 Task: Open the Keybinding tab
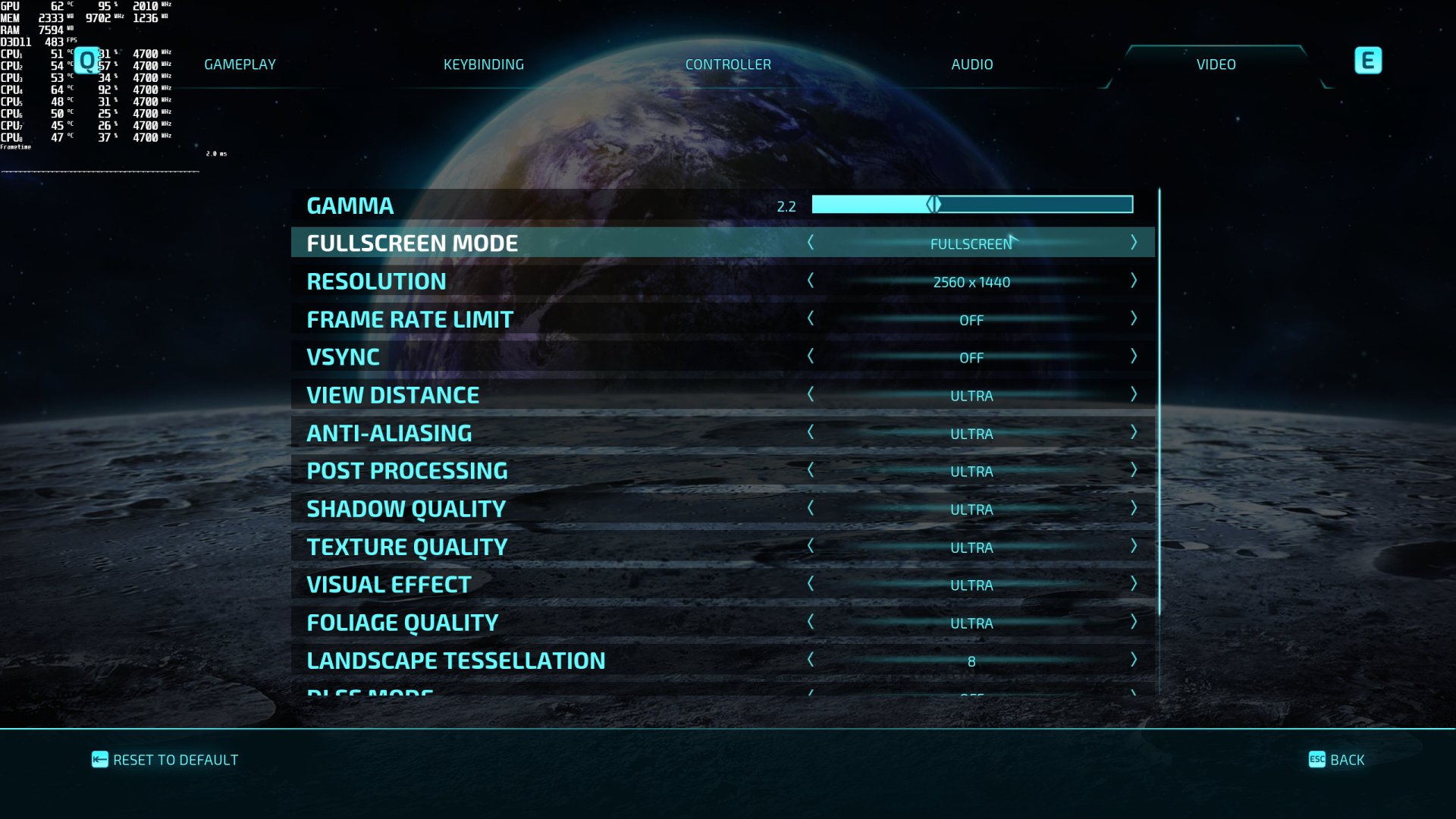tap(484, 64)
